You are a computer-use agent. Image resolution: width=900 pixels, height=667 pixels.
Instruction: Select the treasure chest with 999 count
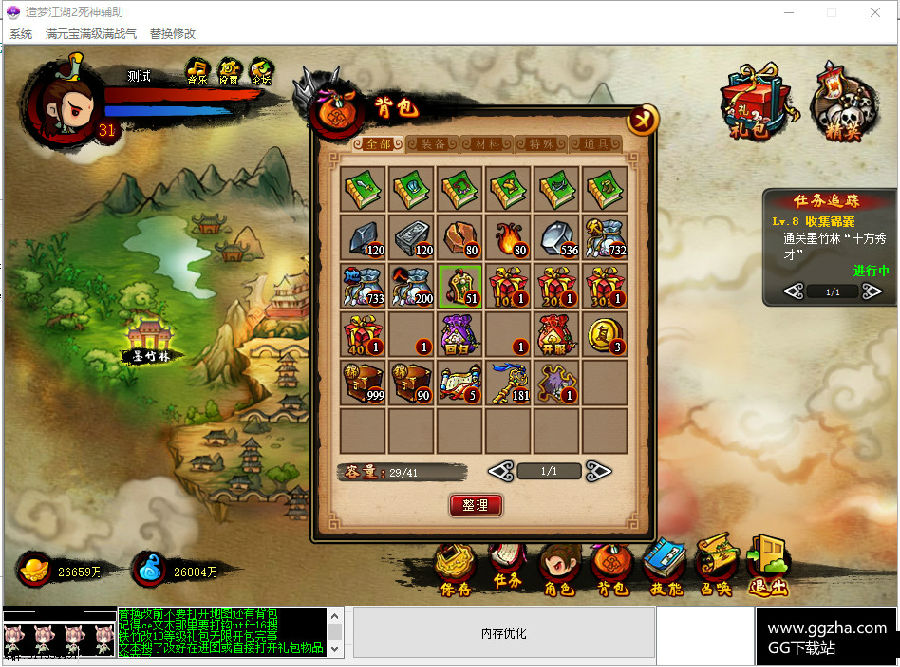(x=362, y=382)
